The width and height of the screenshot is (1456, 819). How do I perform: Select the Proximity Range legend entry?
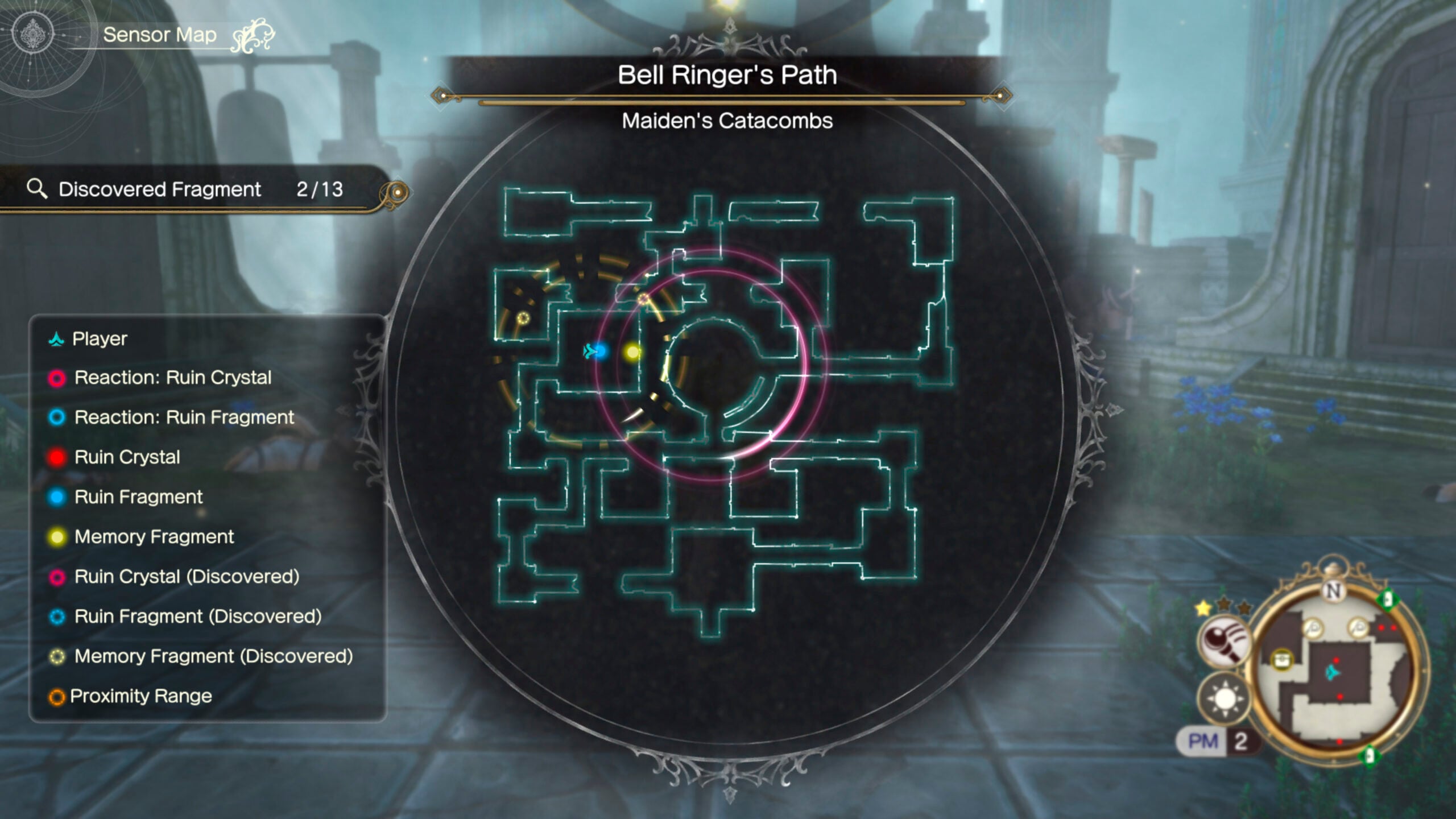(140, 696)
